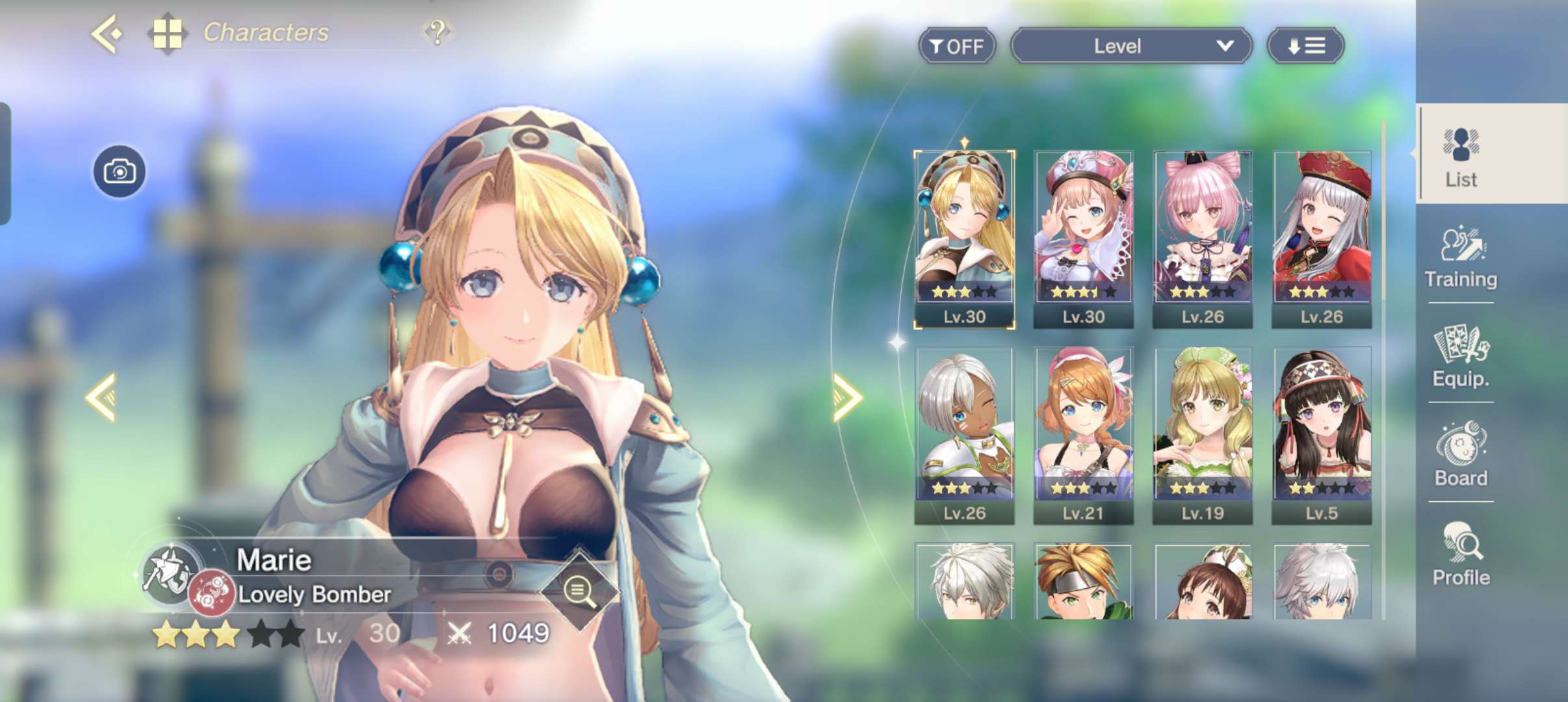
Task: Switch to the Board tab
Action: coord(1461,456)
